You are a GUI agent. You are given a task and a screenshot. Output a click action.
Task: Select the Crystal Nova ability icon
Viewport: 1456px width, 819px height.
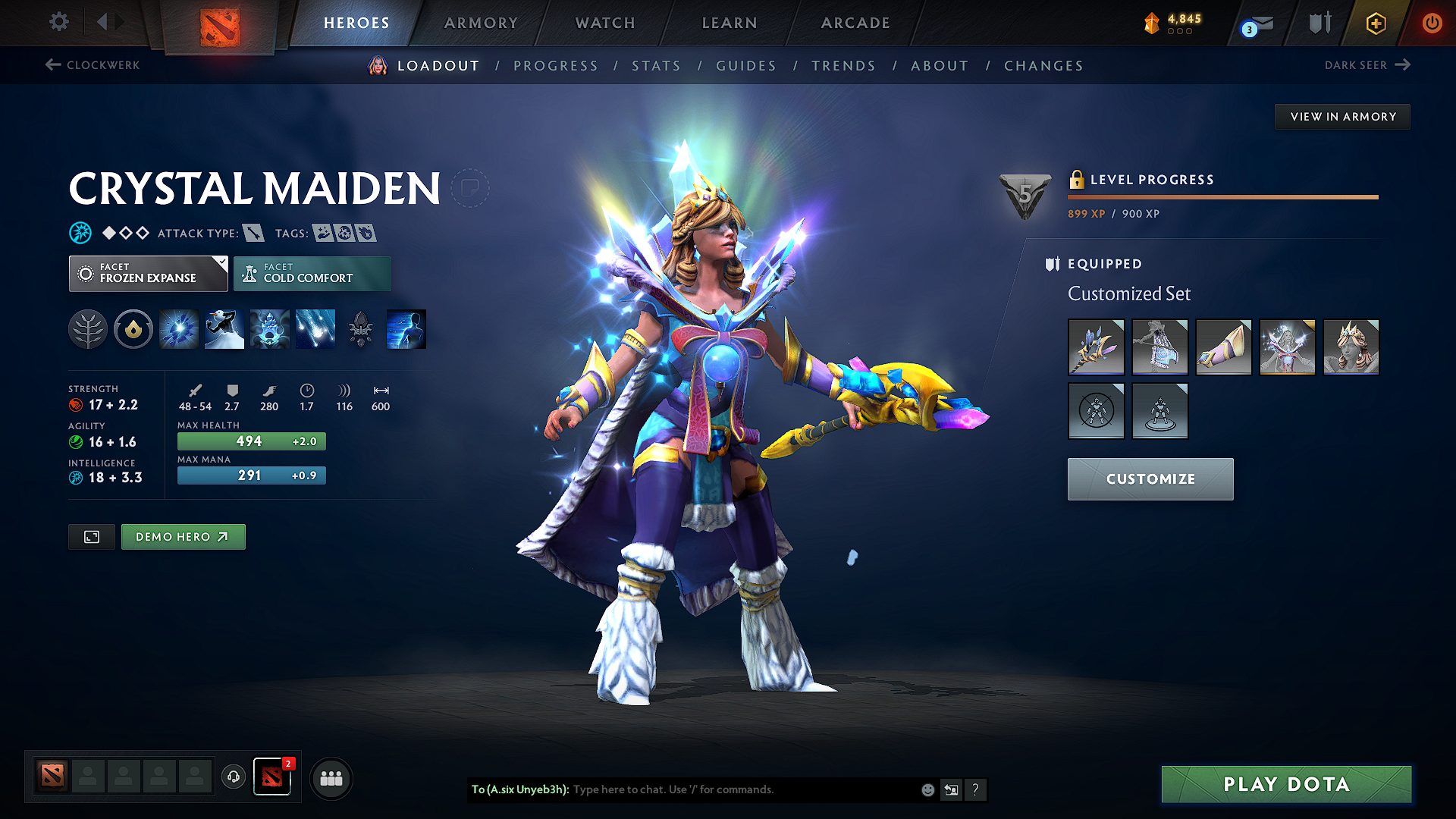tap(178, 328)
